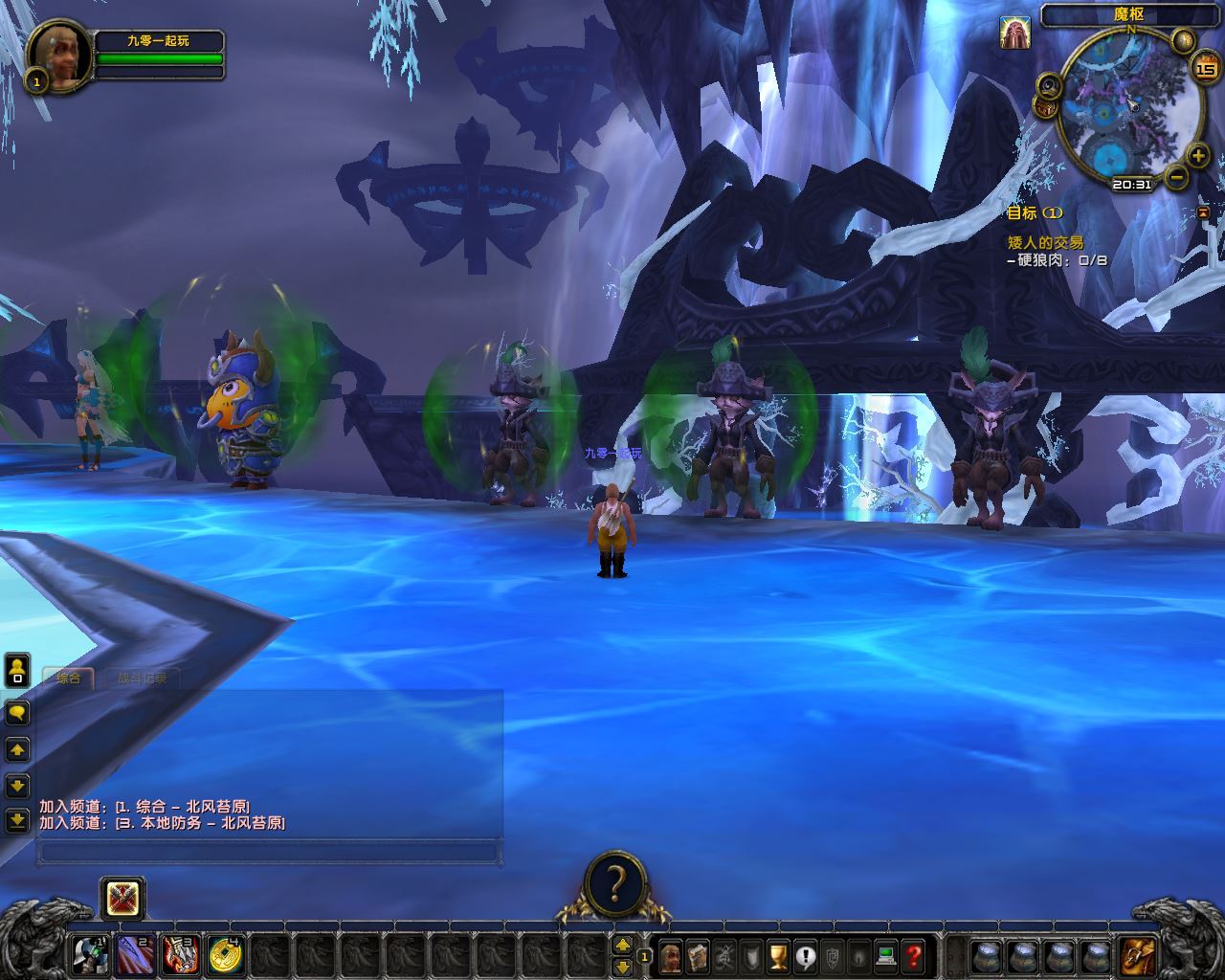
Task: Open the main backpack
Action: pos(1138,955)
